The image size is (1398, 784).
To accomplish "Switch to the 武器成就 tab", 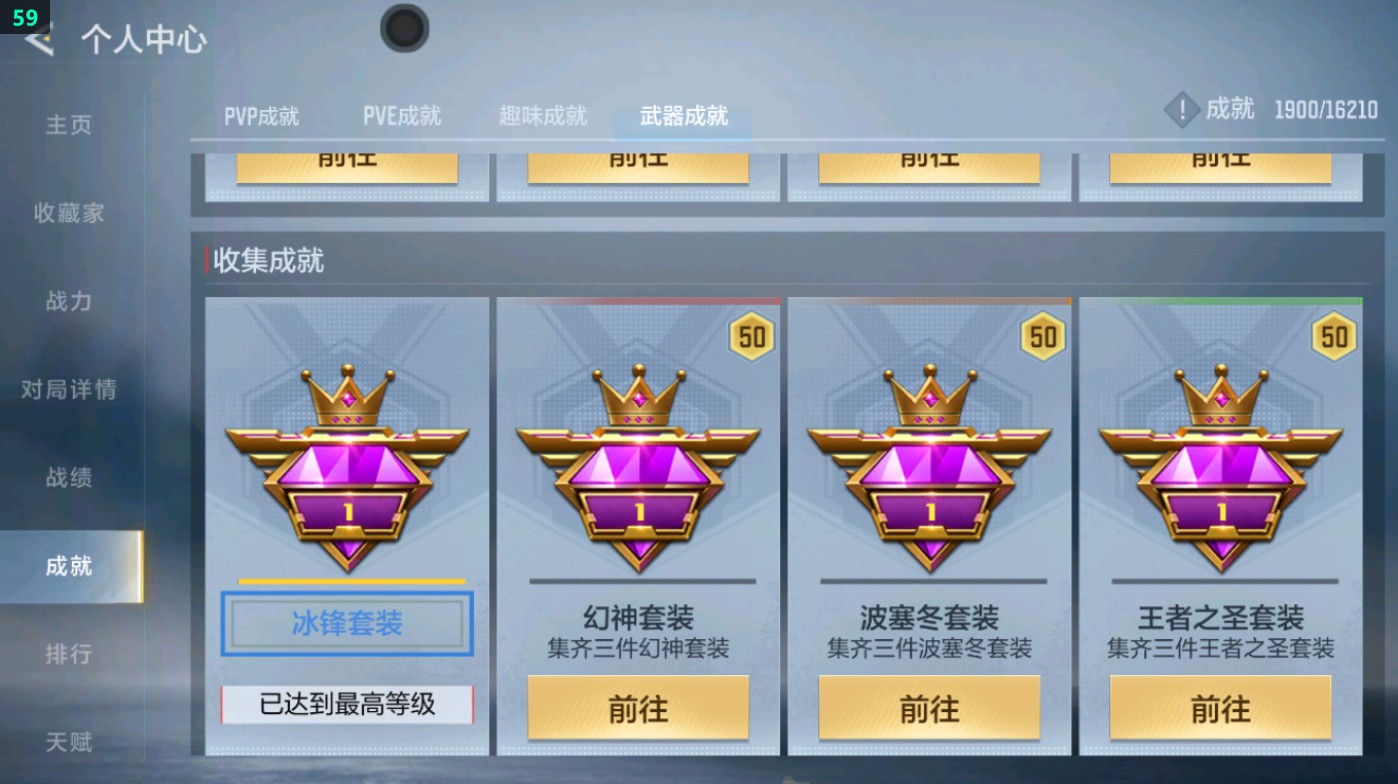I will pos(682,115).
